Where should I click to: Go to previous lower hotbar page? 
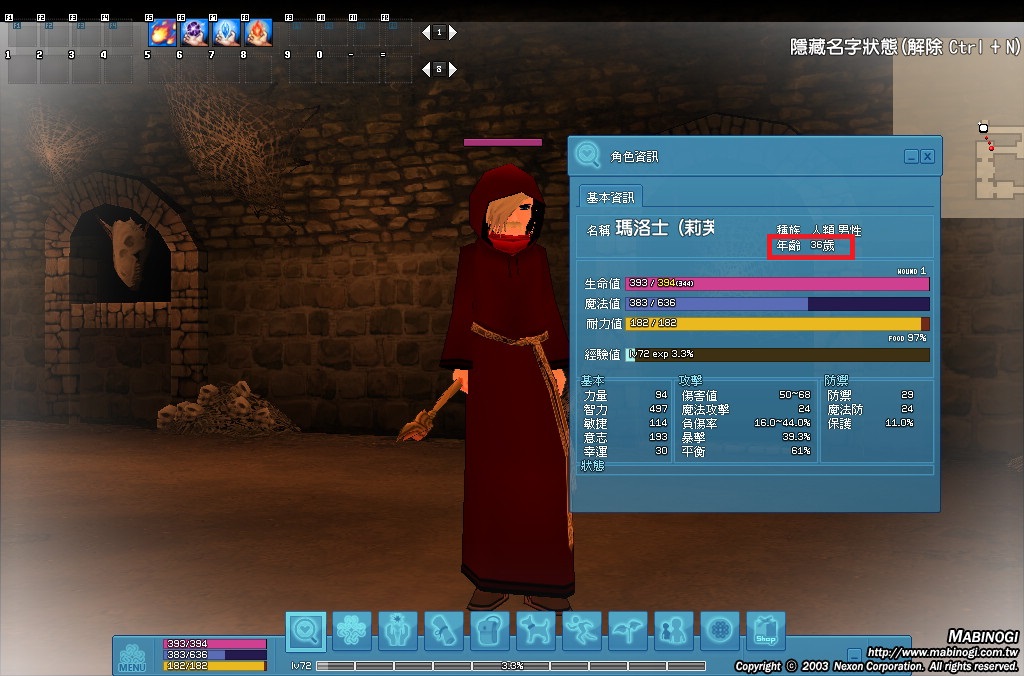(426, 69)
